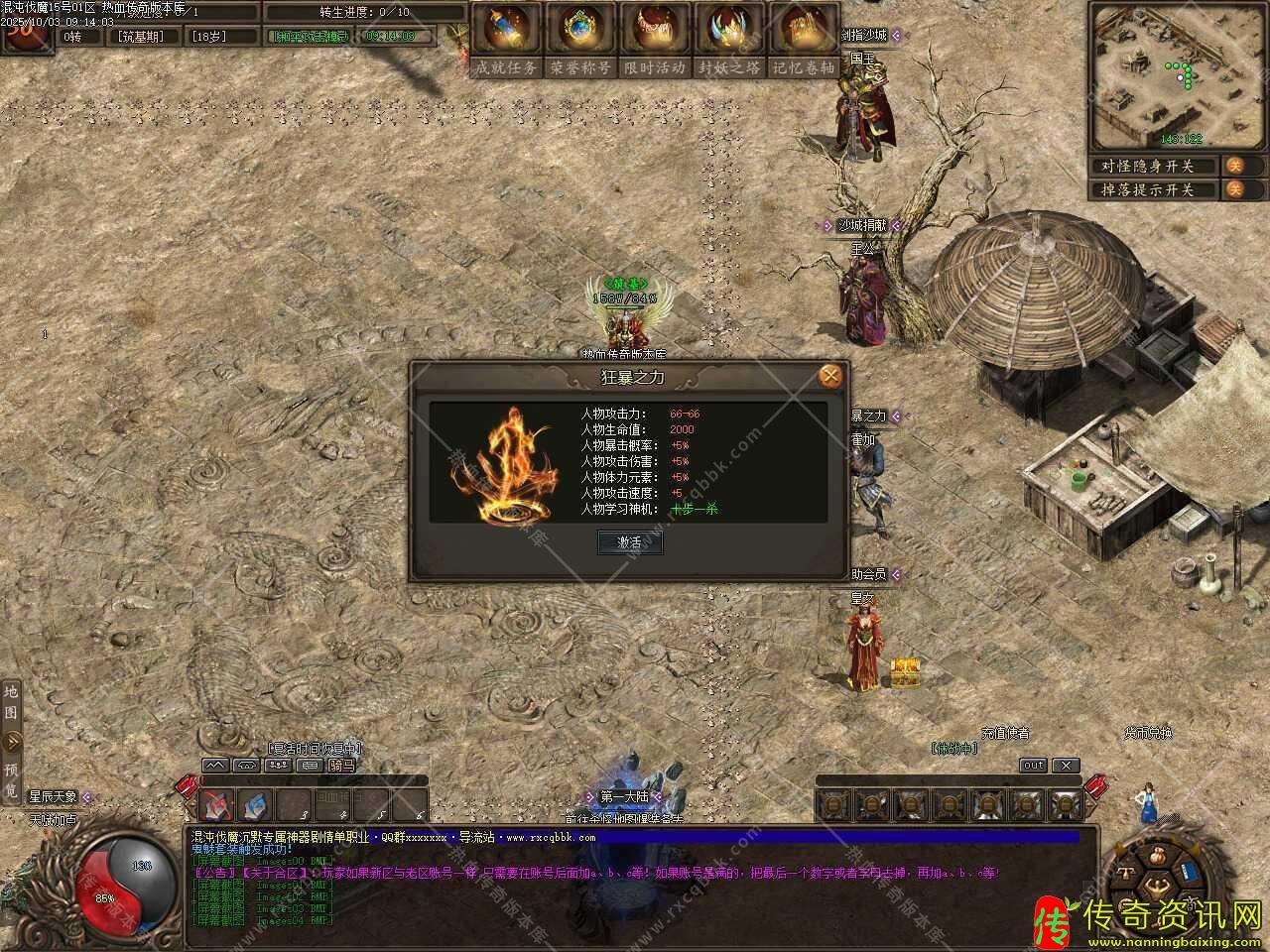Click the out button
Image resolution: width=1270 pixels, height=952 pixels.
coord(1033,766)
